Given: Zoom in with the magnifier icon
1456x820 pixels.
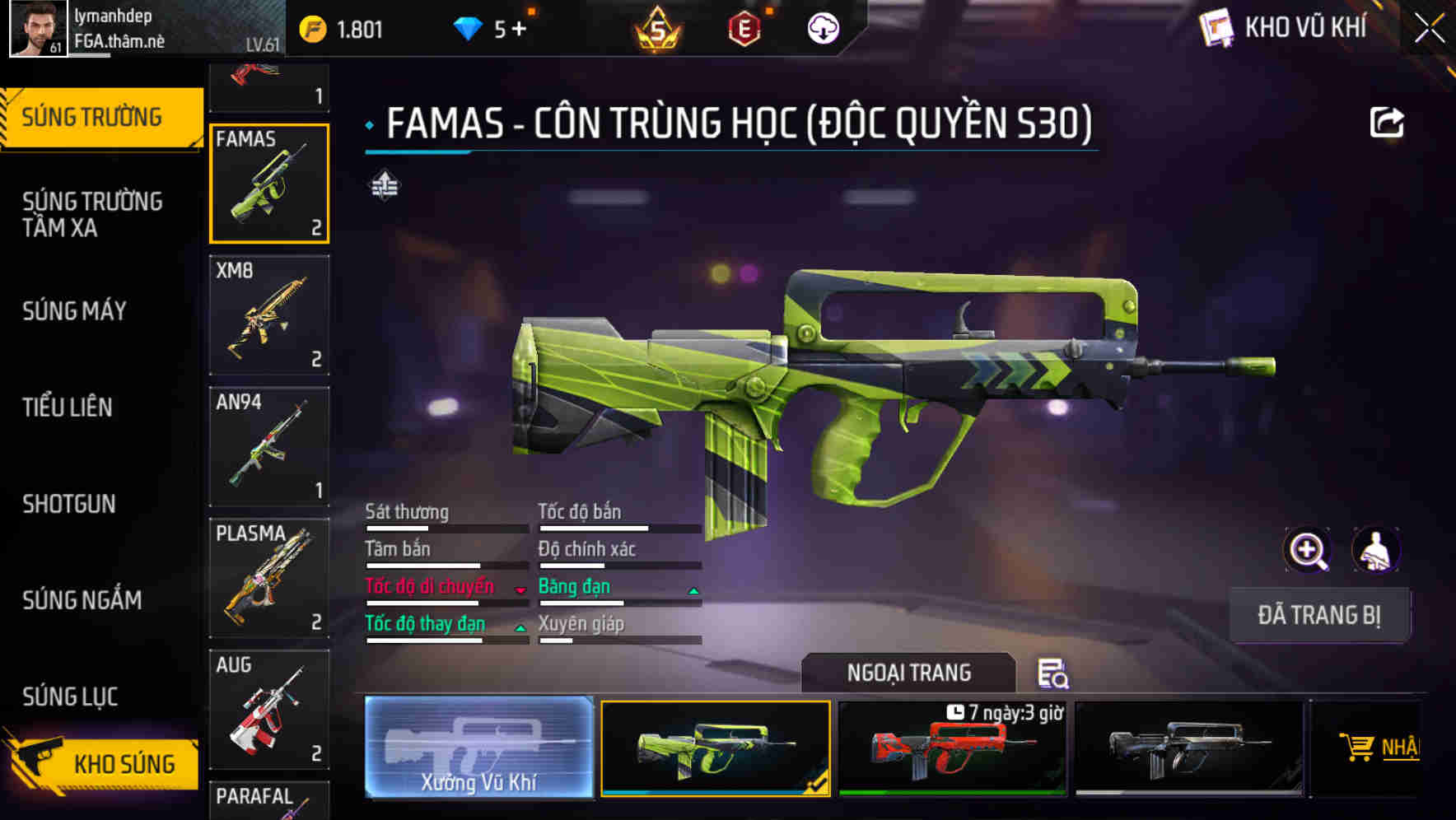Looking at the screenshot, I should point(1307,550).
